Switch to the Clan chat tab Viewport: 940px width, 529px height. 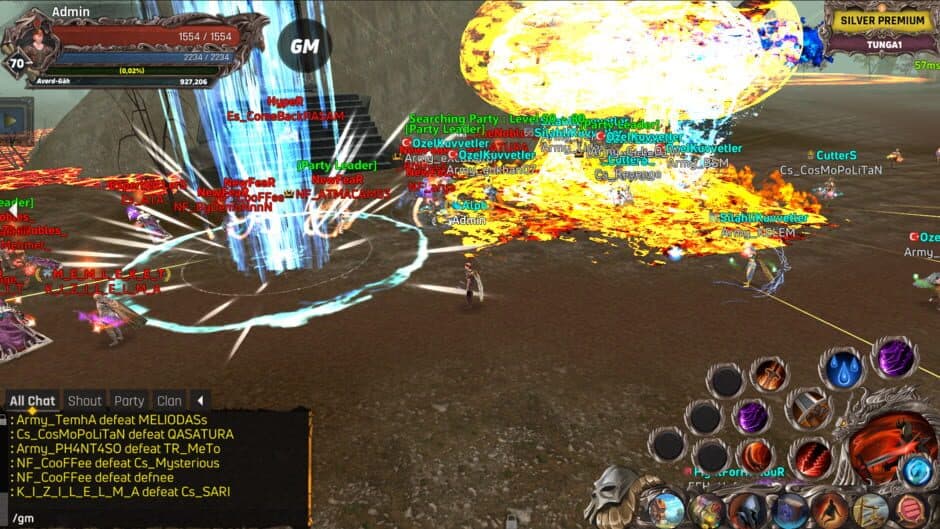tap(169, 401)
